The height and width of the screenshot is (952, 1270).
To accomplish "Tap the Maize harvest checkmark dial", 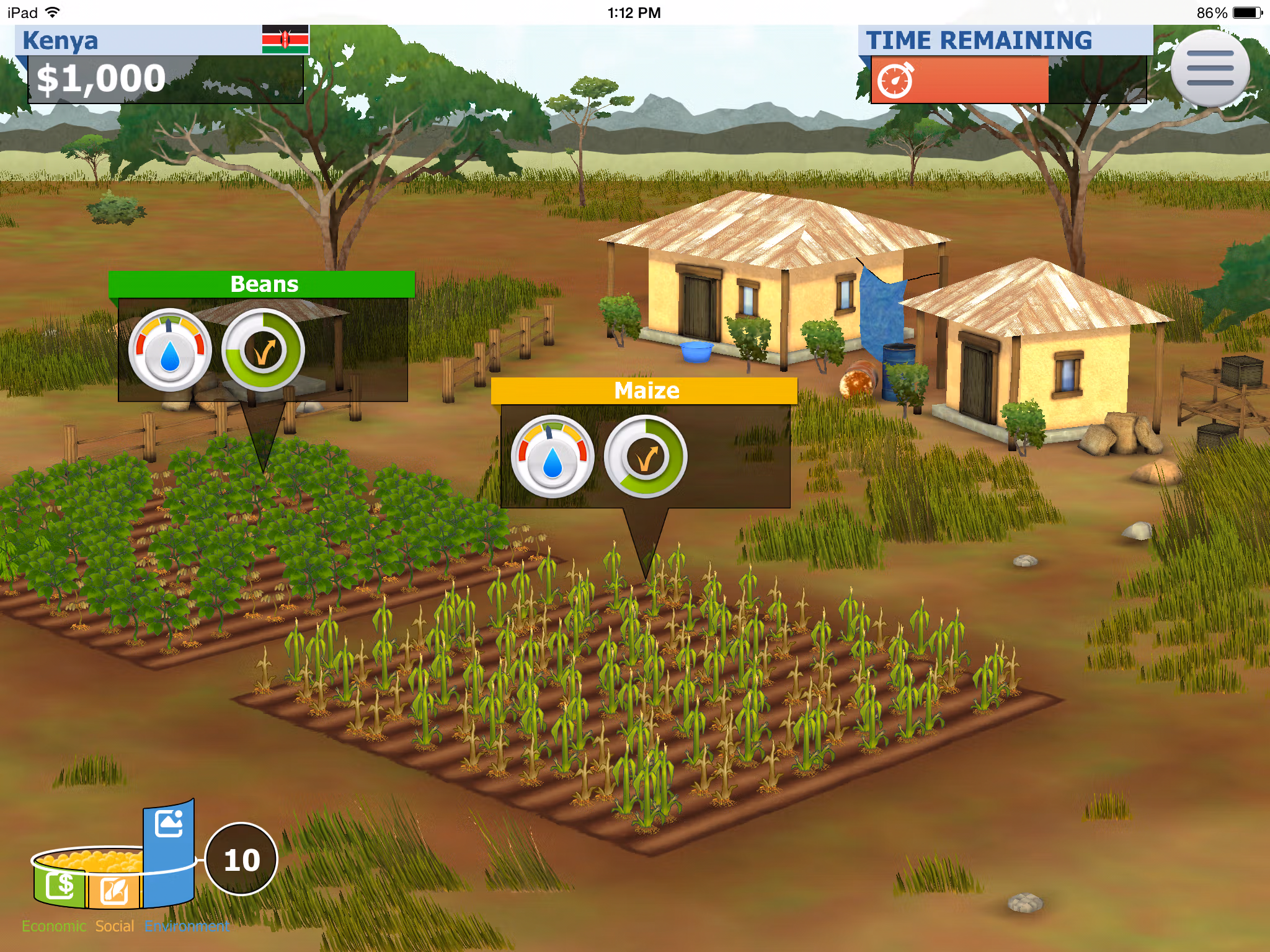I will click(x=646, y=457).
